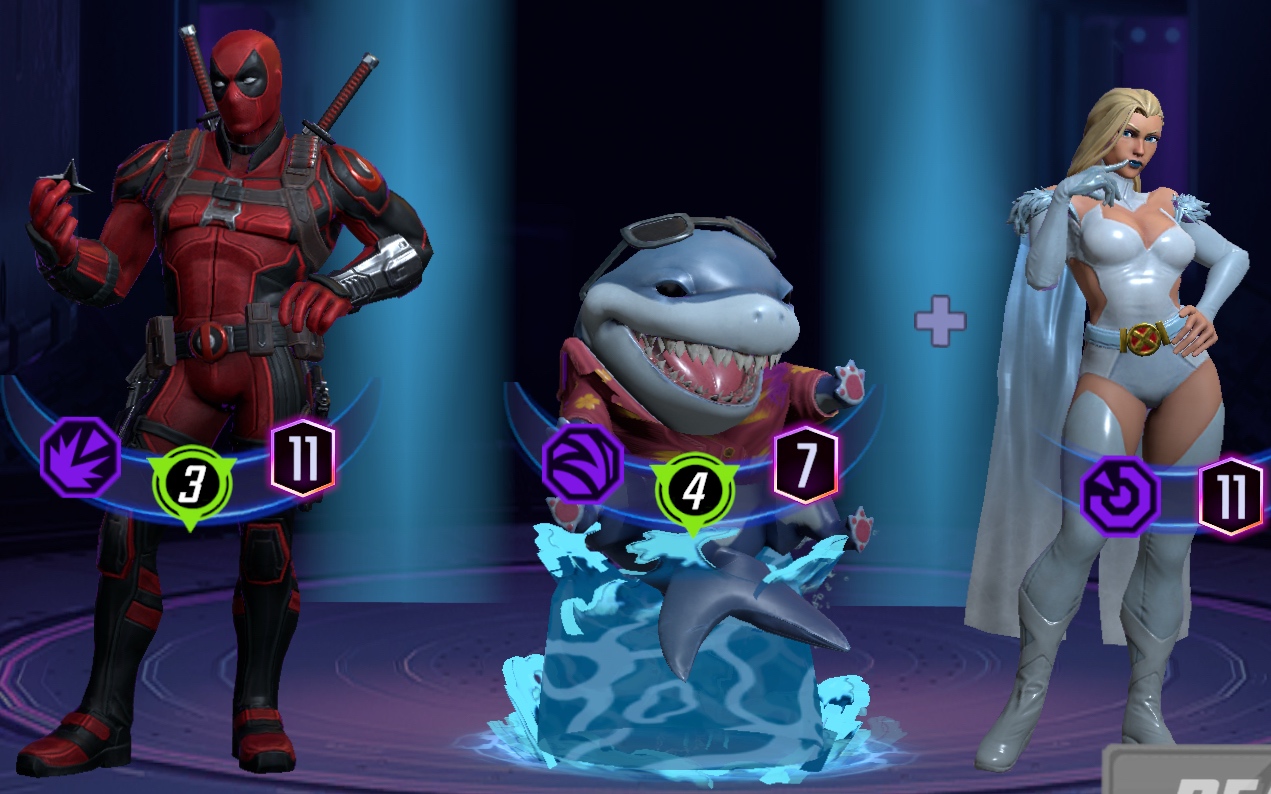Select Emma Frost's purple circular arrow icon
The height and width of the screenshot is (794, 1271).
(1120, 496)
